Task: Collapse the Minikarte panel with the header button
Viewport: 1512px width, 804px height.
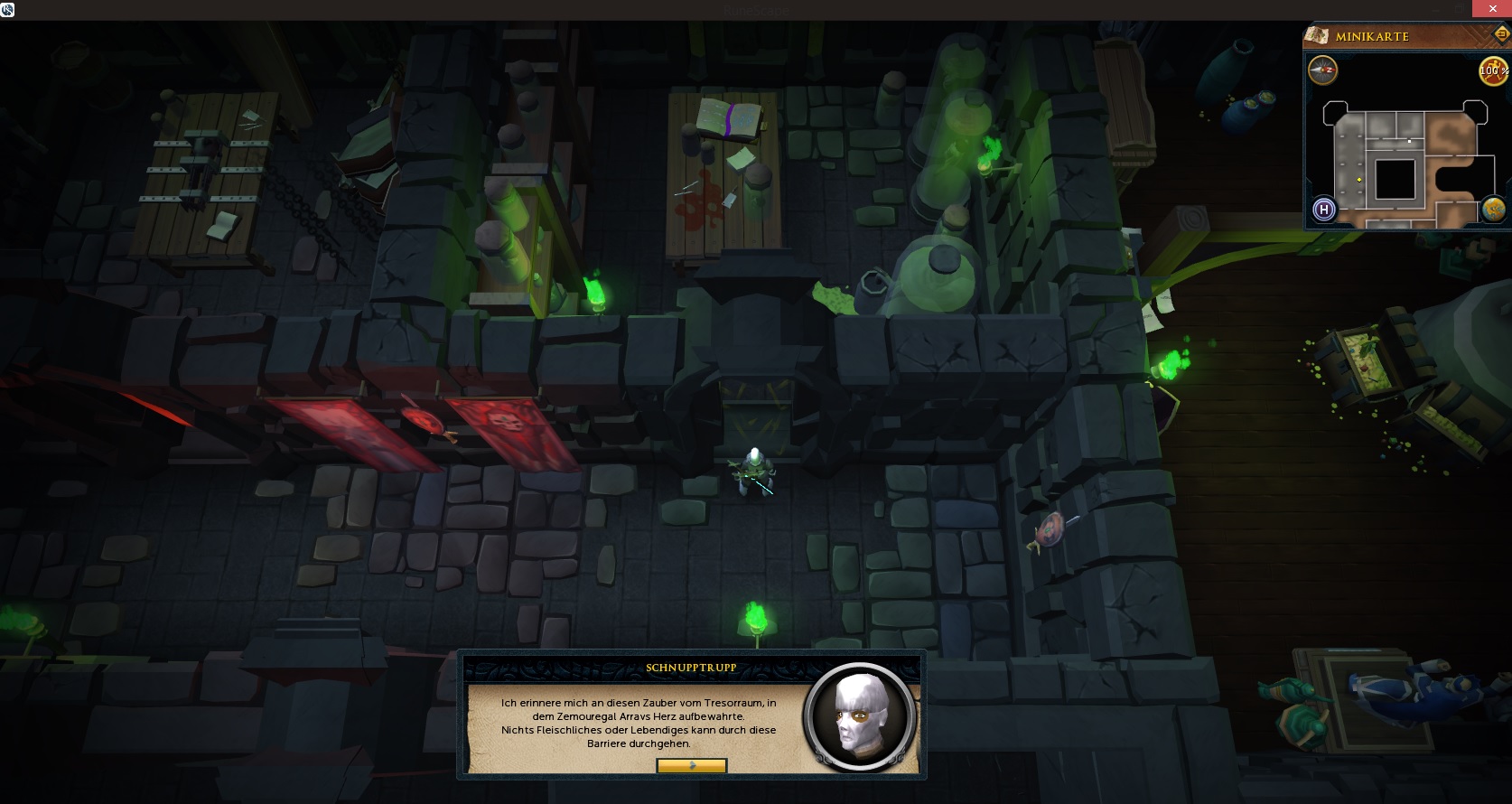Action: click(1501, 35)
